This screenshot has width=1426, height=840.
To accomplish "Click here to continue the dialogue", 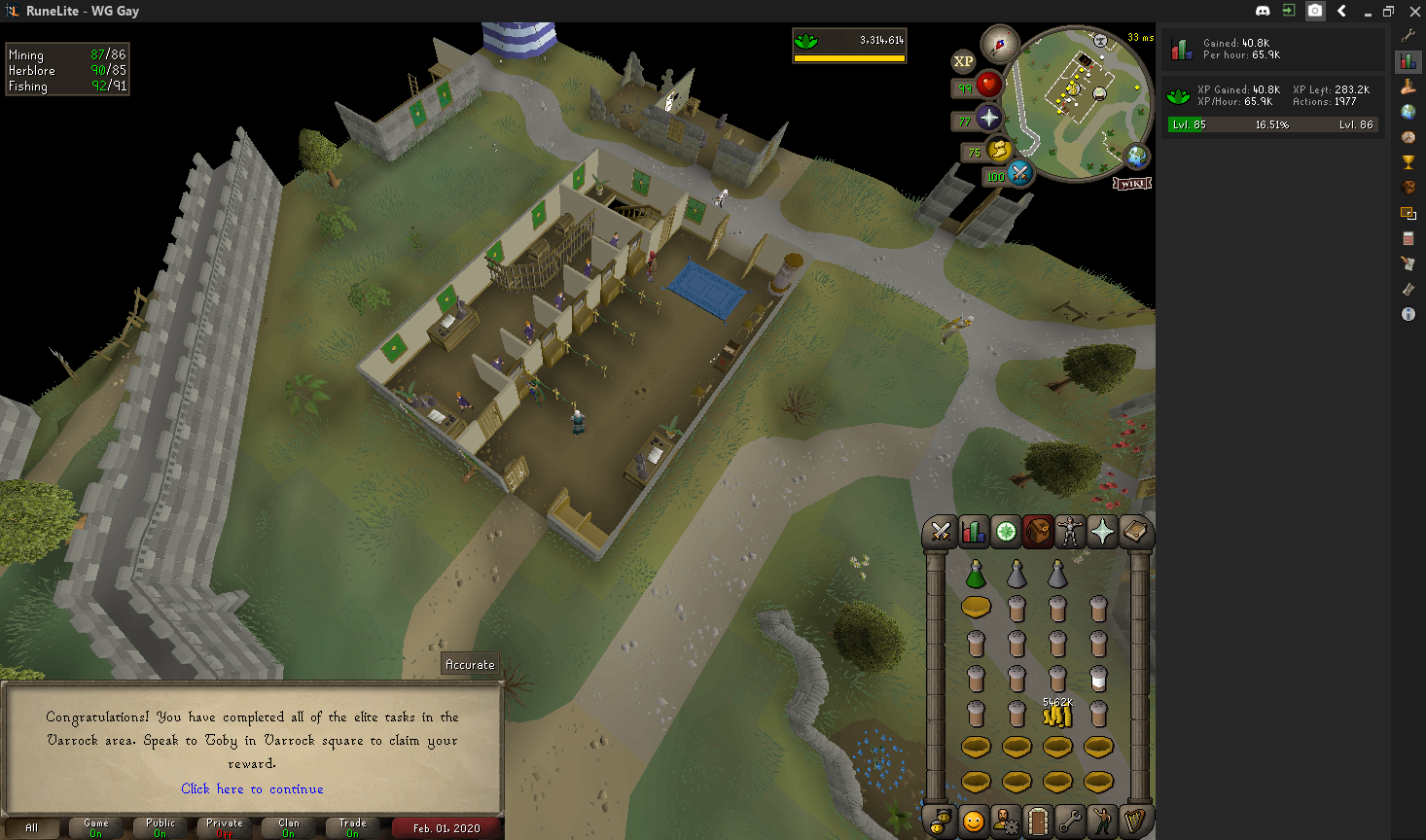I will [252, 788].
